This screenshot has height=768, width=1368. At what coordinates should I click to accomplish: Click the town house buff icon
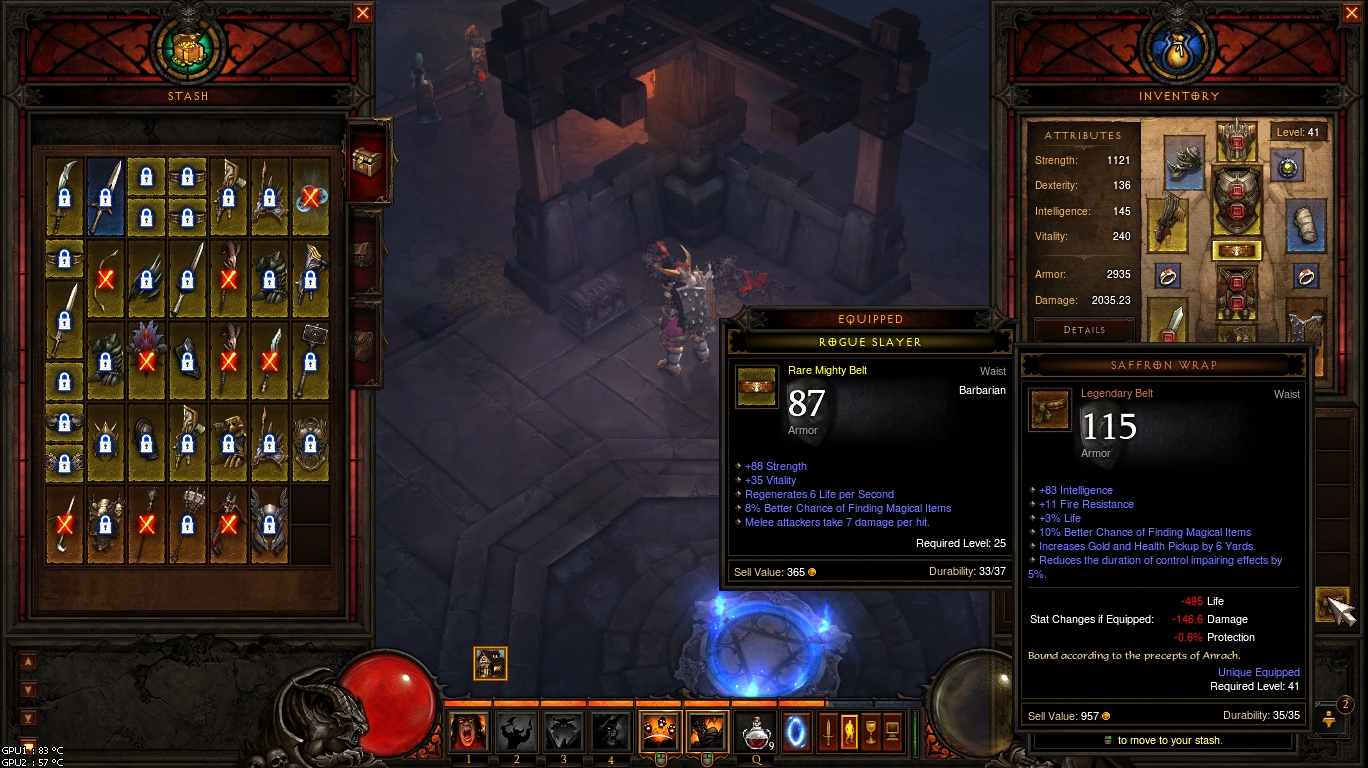(490, 663)
